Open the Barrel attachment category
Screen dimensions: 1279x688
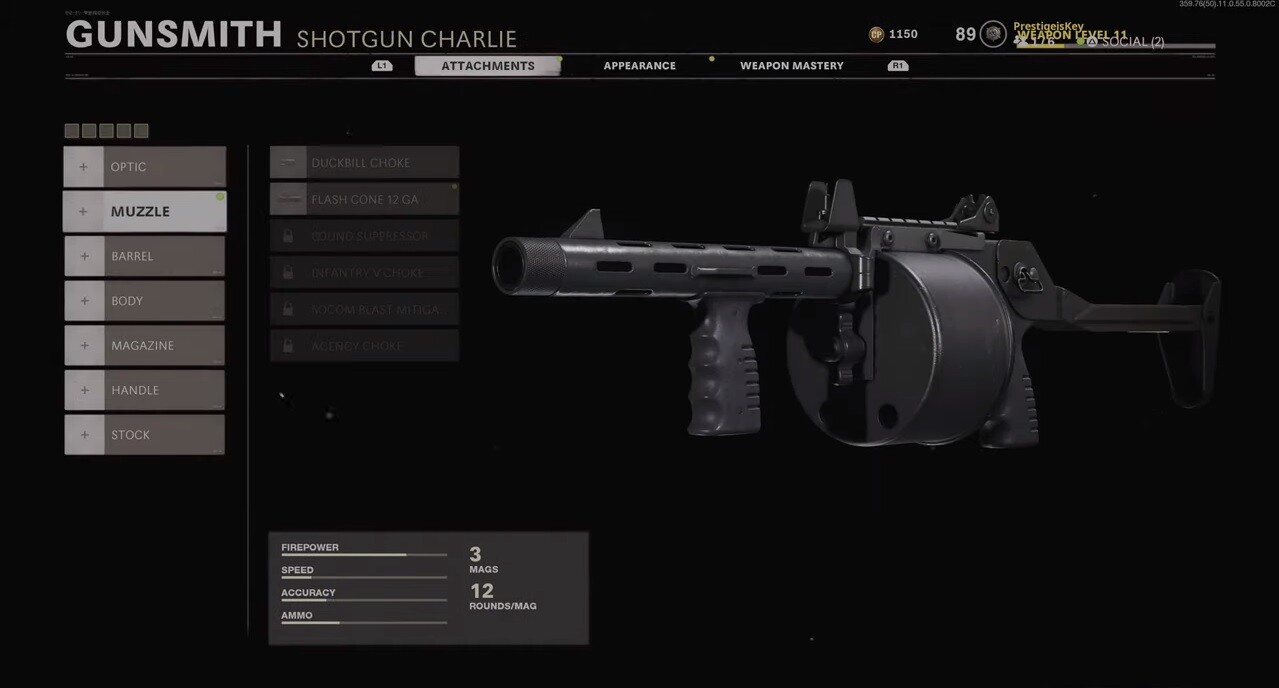coord(145,256)
